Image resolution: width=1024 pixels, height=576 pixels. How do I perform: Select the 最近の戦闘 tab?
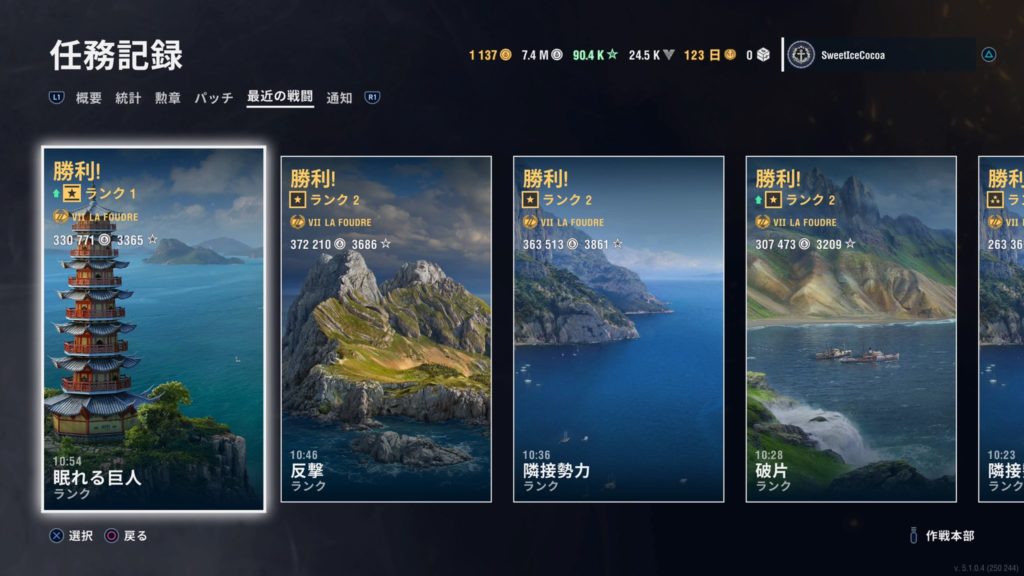280,98
